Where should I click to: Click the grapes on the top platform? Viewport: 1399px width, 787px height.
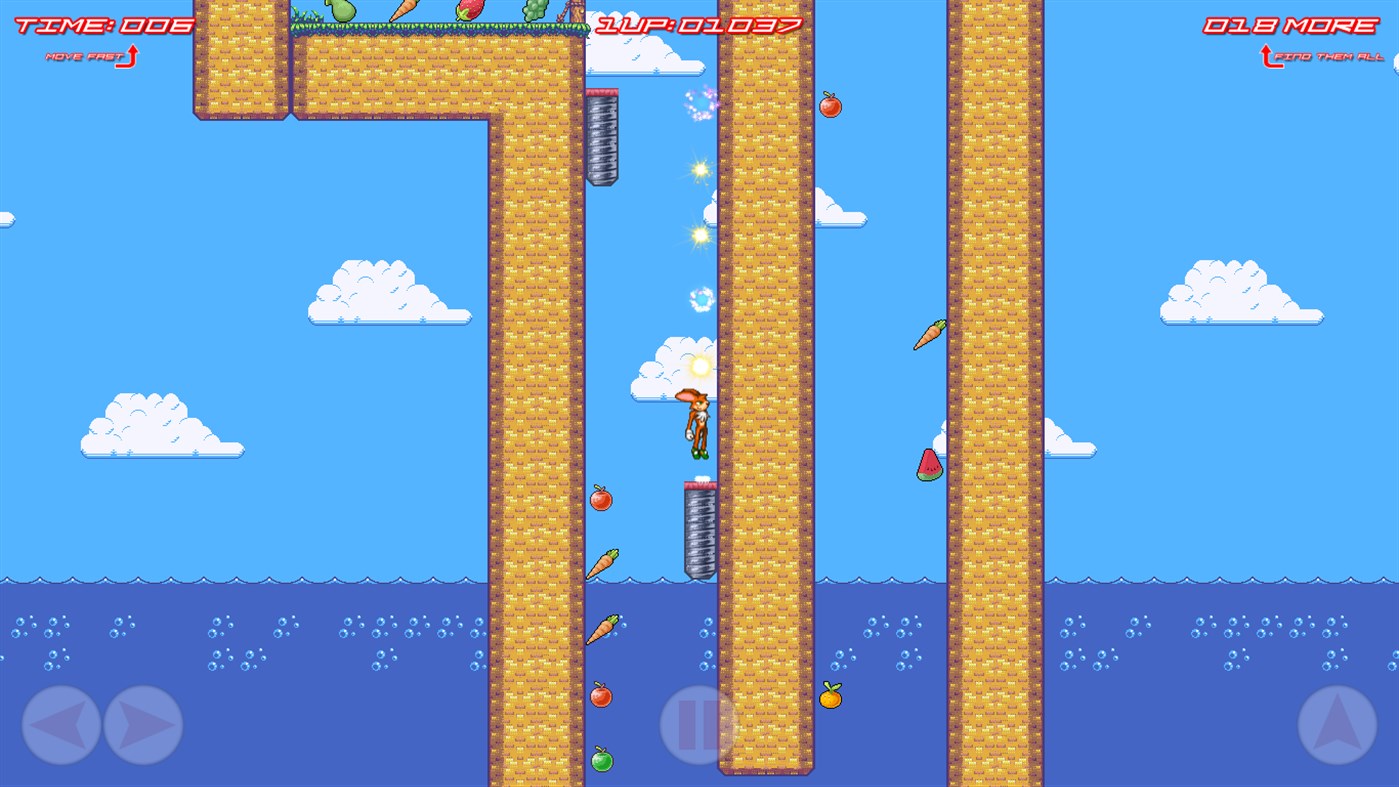tap(533, 10)
